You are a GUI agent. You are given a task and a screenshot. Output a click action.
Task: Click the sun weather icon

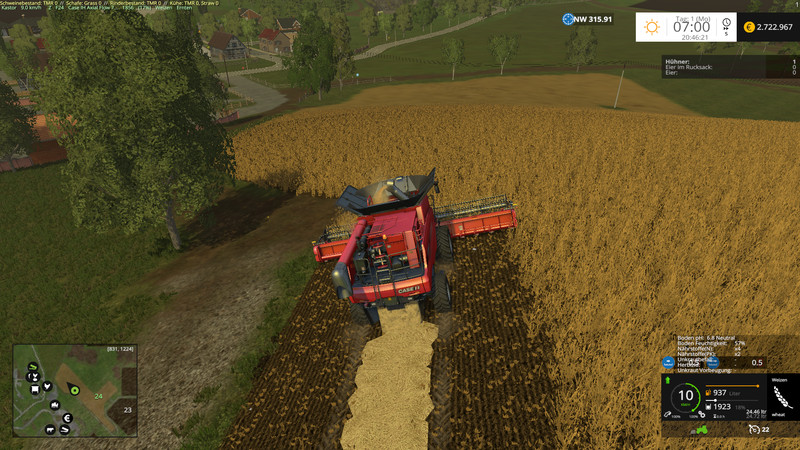tap(653, 26)
